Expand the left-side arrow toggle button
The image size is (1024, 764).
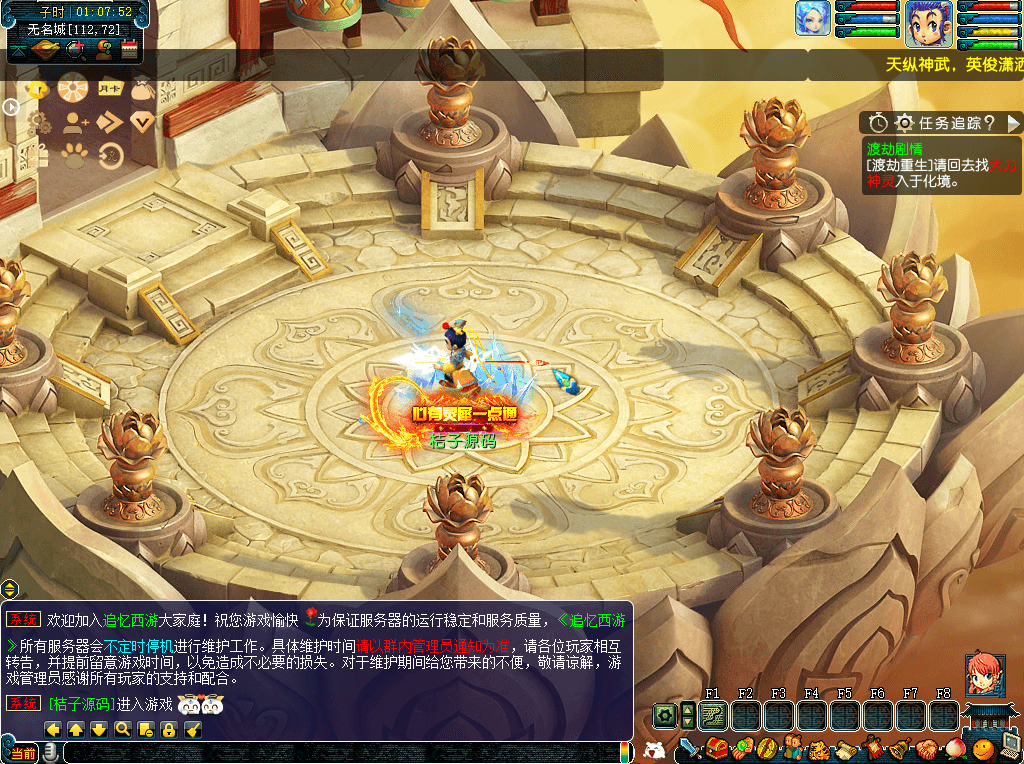[11, 106]
